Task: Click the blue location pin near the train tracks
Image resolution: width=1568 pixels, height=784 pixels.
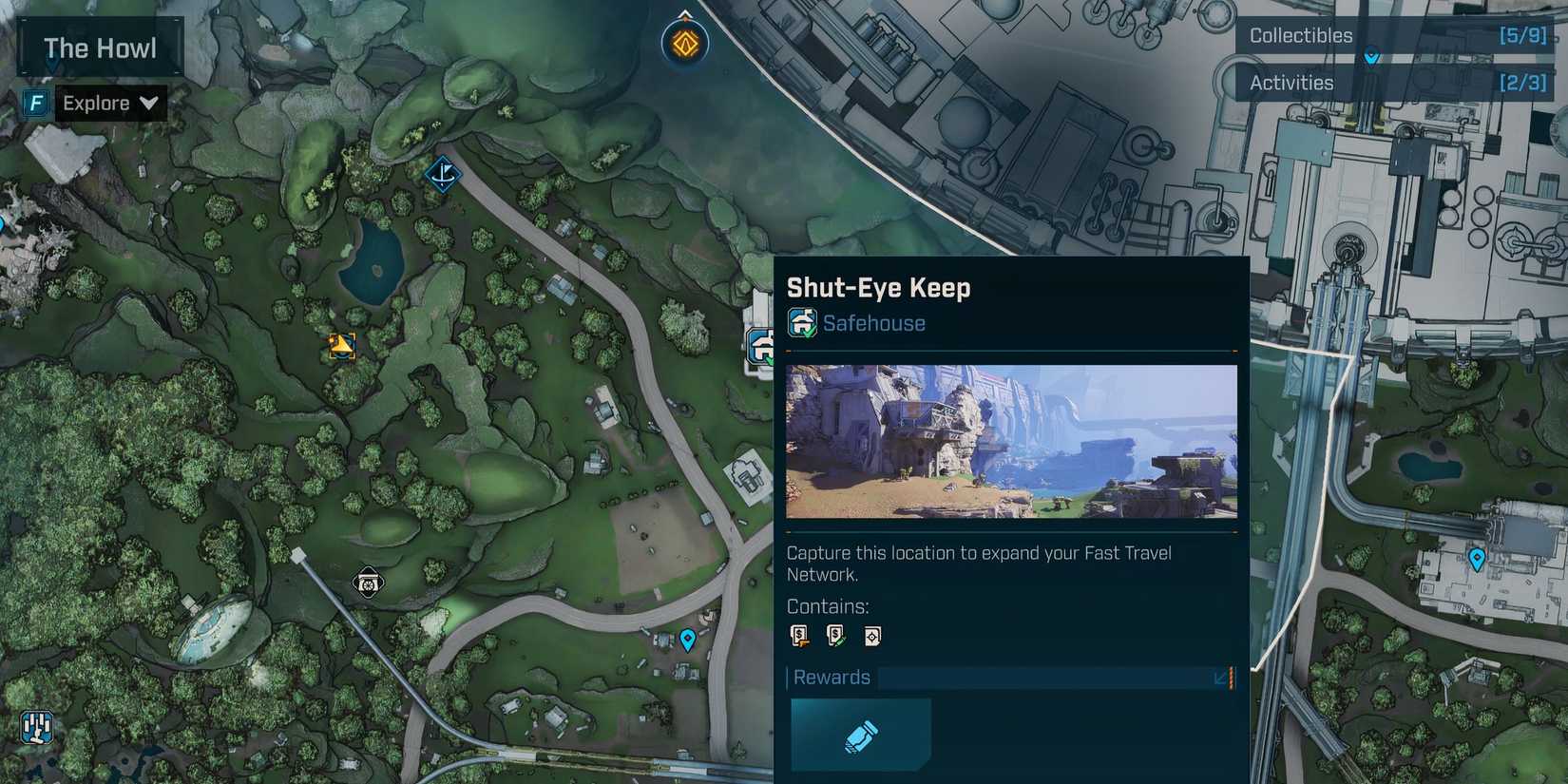Action: pos(686,641)
